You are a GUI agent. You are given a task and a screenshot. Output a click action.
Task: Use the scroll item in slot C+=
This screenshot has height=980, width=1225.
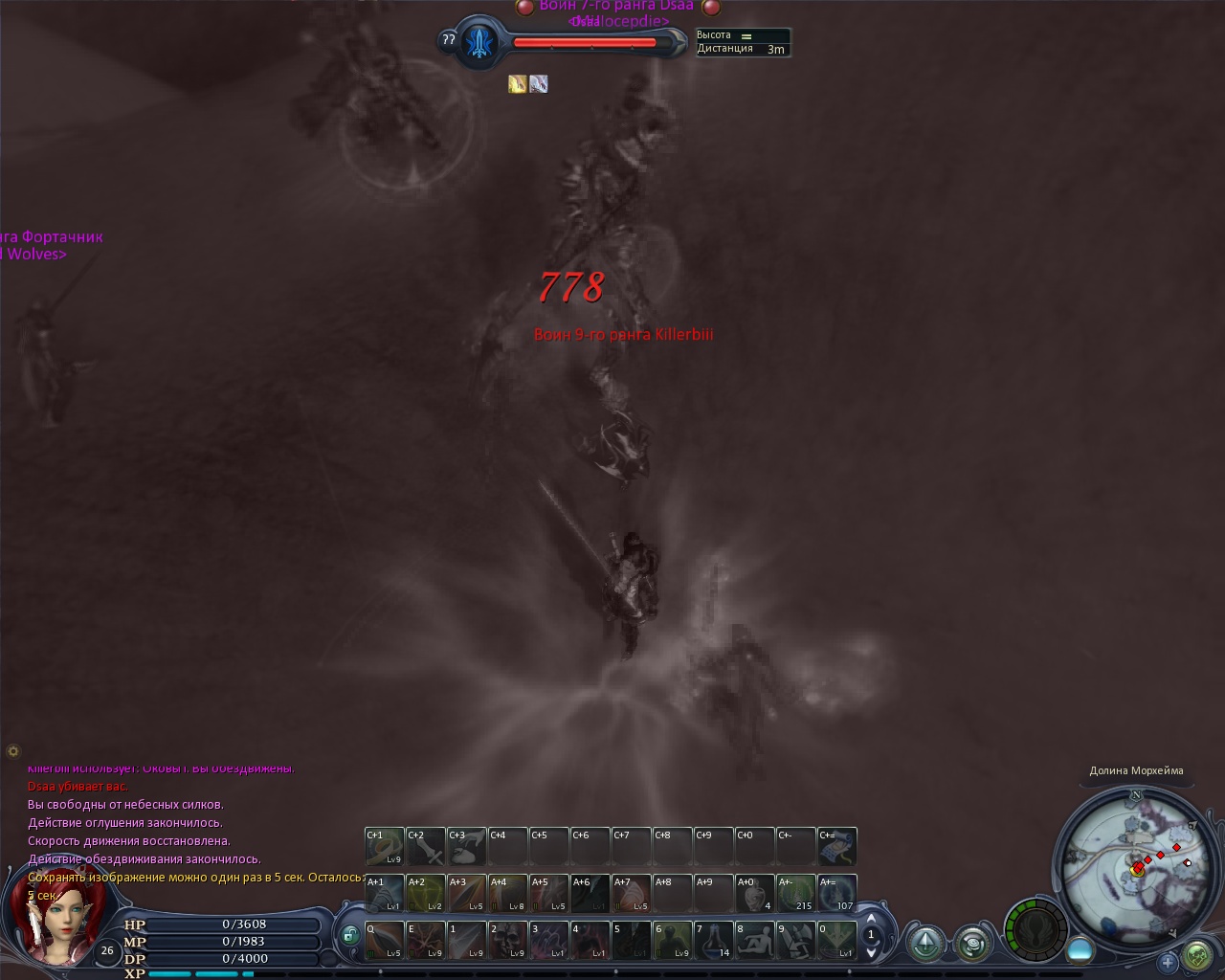837,847
